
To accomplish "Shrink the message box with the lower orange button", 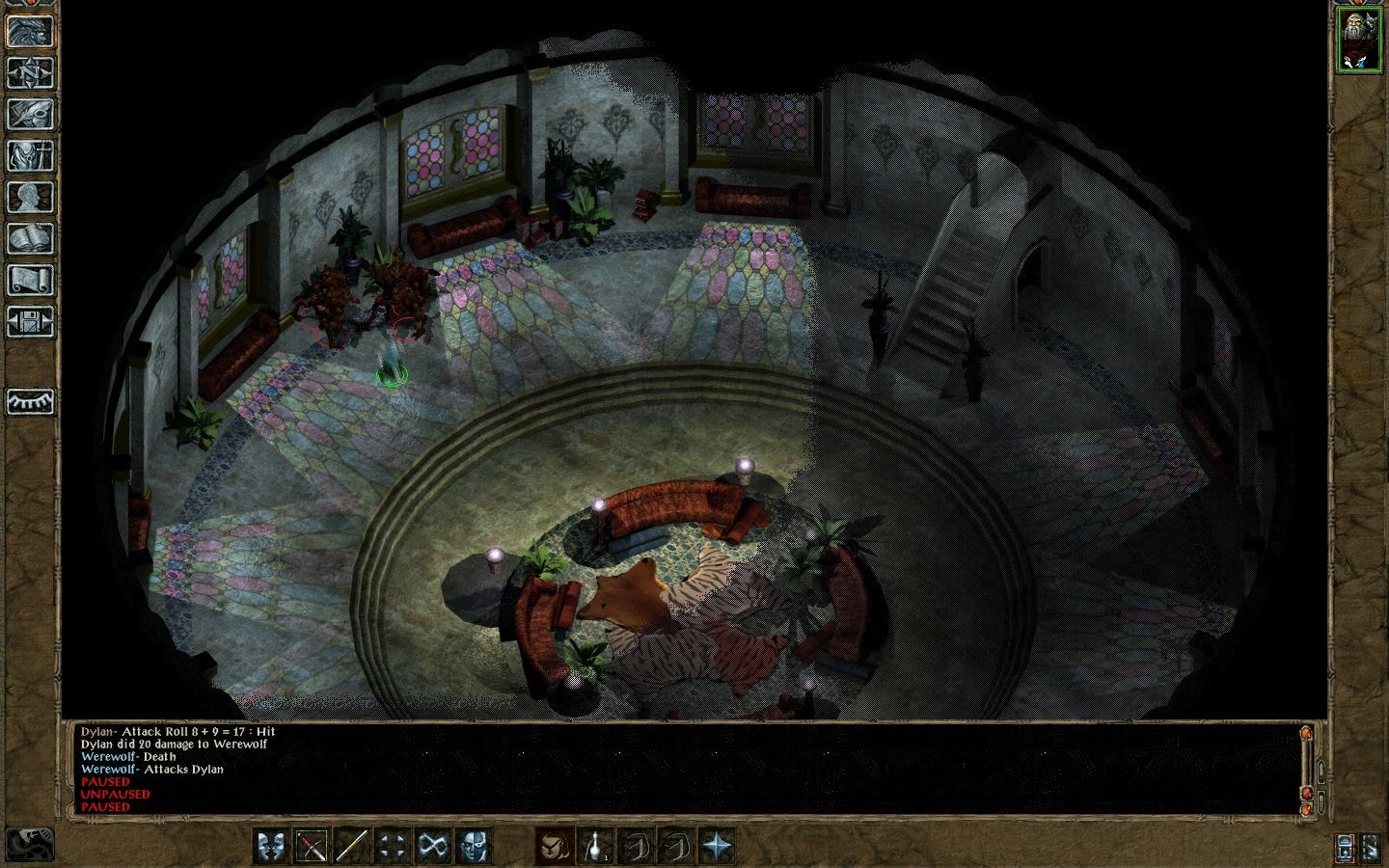I will 1305,810.
